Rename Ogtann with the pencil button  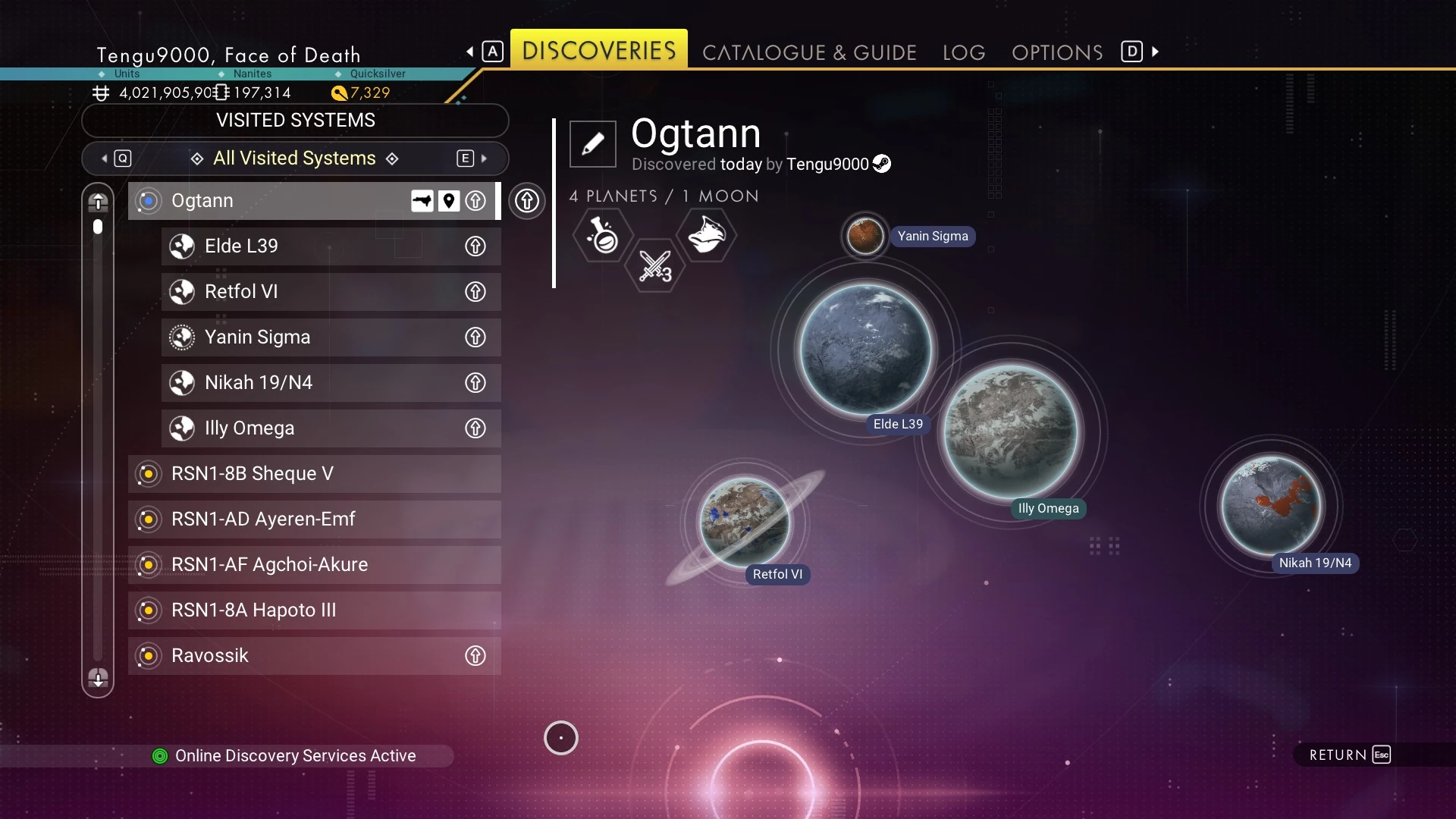(593, 143)
